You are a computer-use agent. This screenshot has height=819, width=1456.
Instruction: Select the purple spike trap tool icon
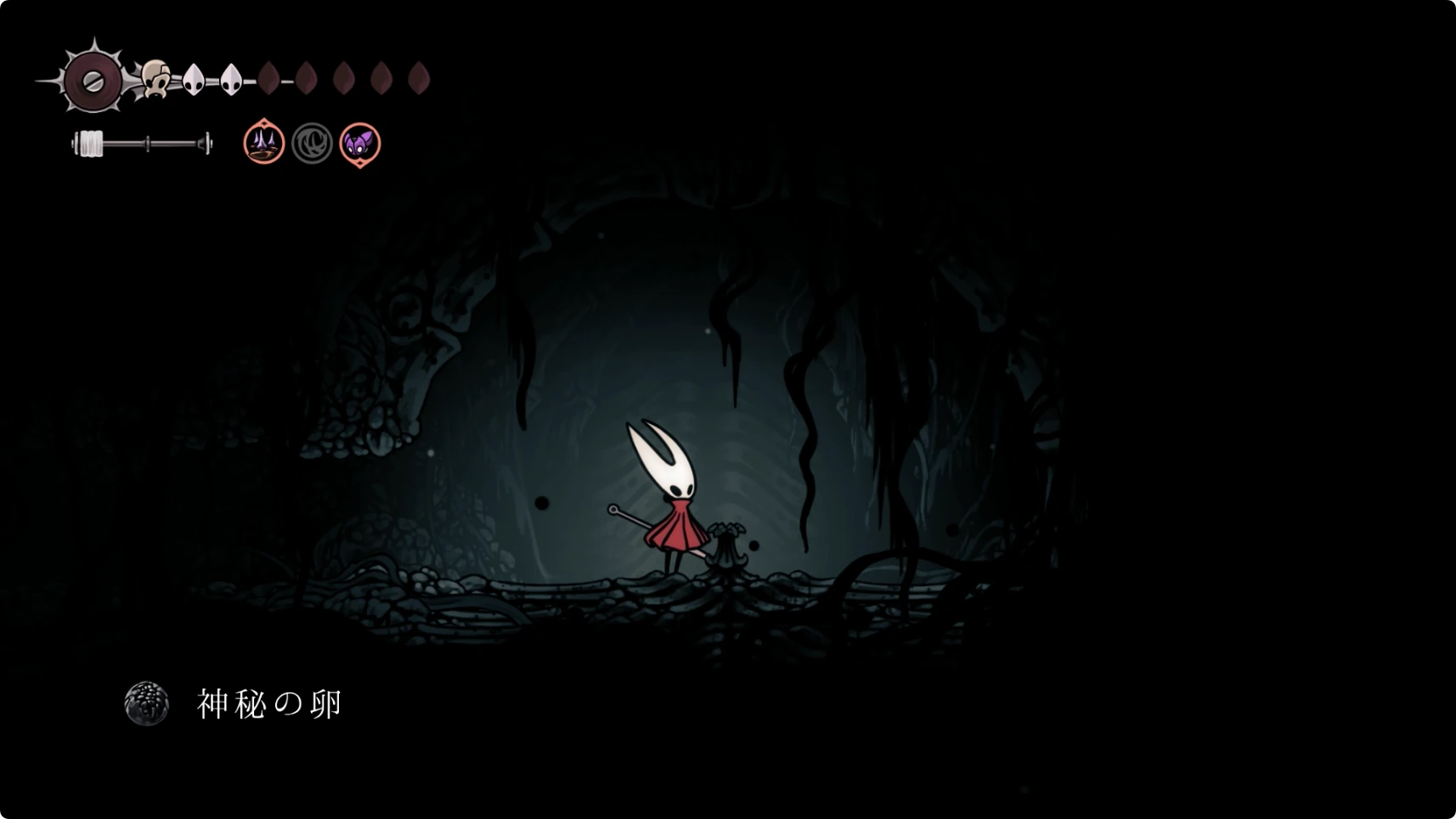(264, 143)
